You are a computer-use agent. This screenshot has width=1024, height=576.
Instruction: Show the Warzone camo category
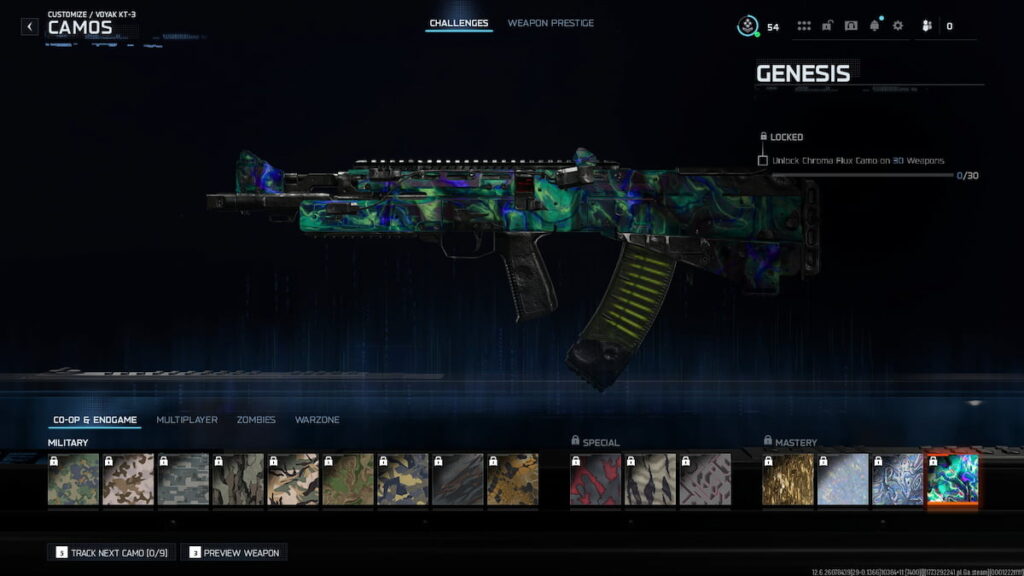(x=317, y=420)
